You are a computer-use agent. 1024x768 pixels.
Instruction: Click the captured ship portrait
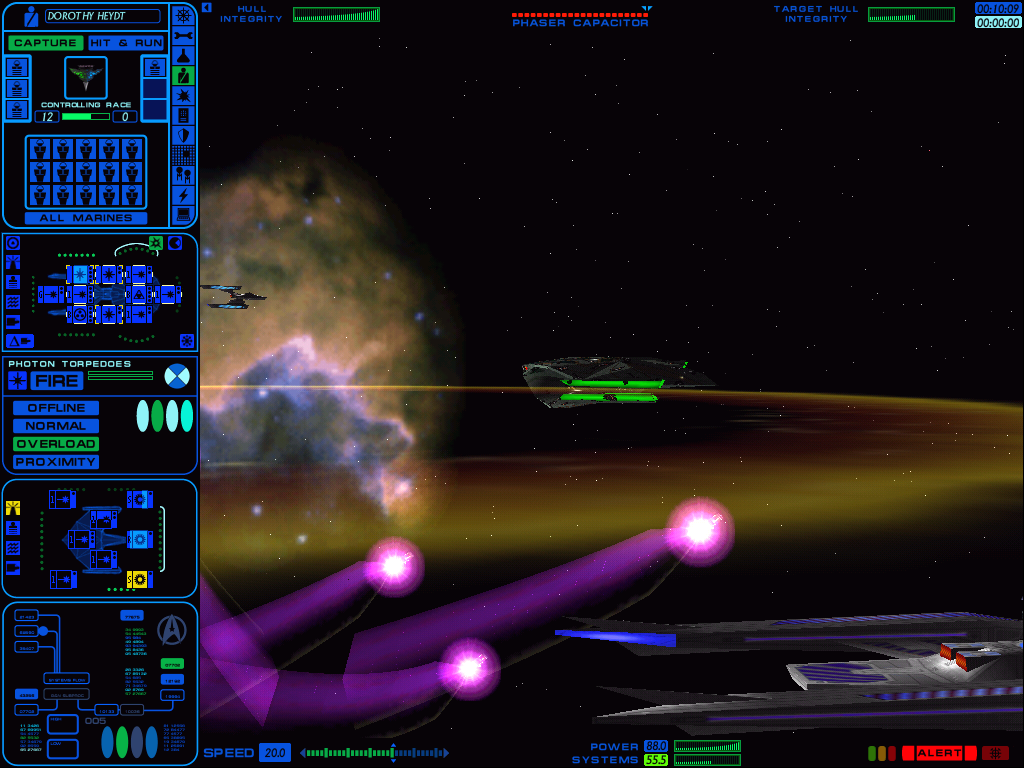(86, 77)
